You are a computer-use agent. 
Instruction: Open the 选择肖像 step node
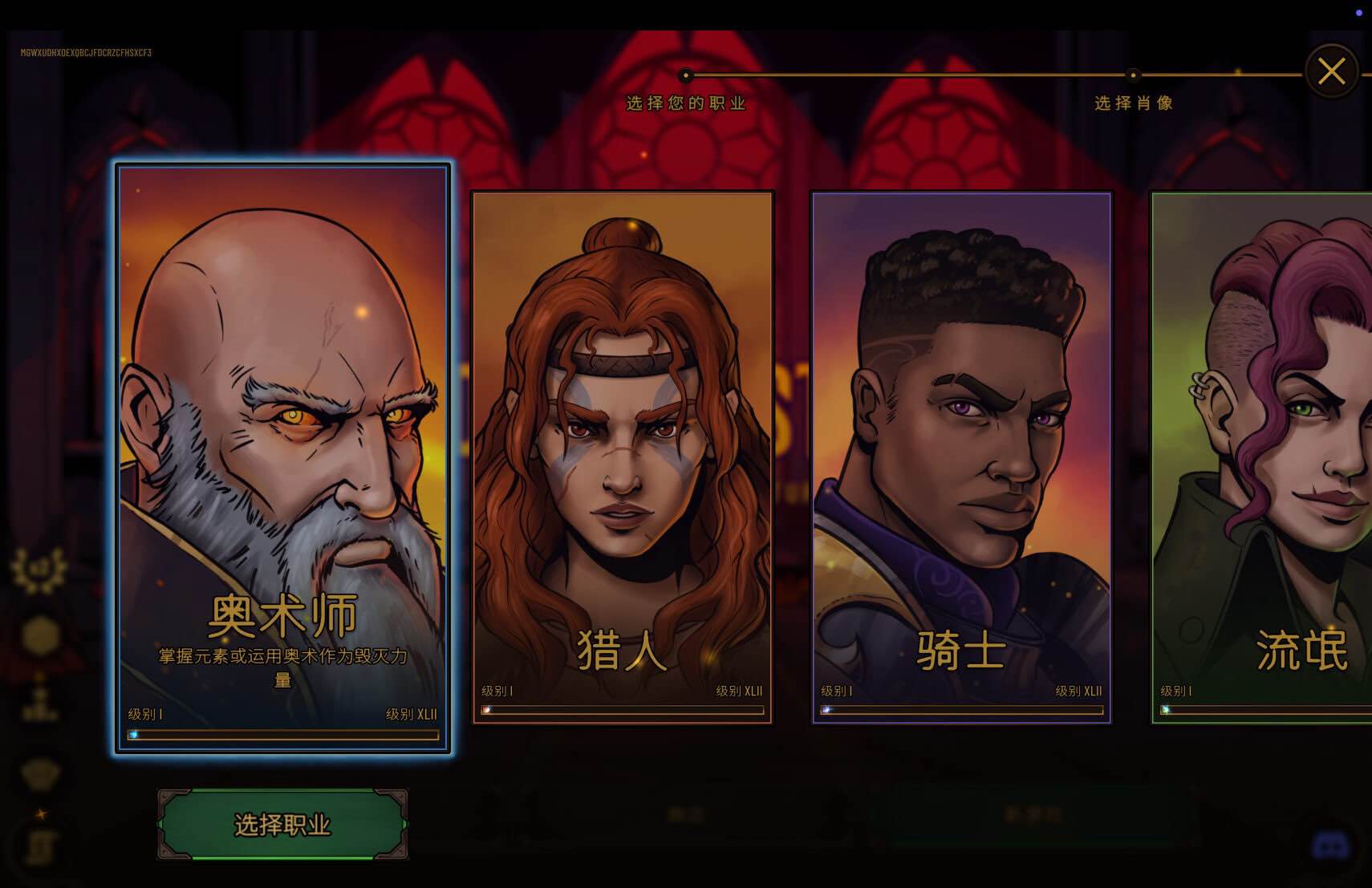click(1134, 75)
